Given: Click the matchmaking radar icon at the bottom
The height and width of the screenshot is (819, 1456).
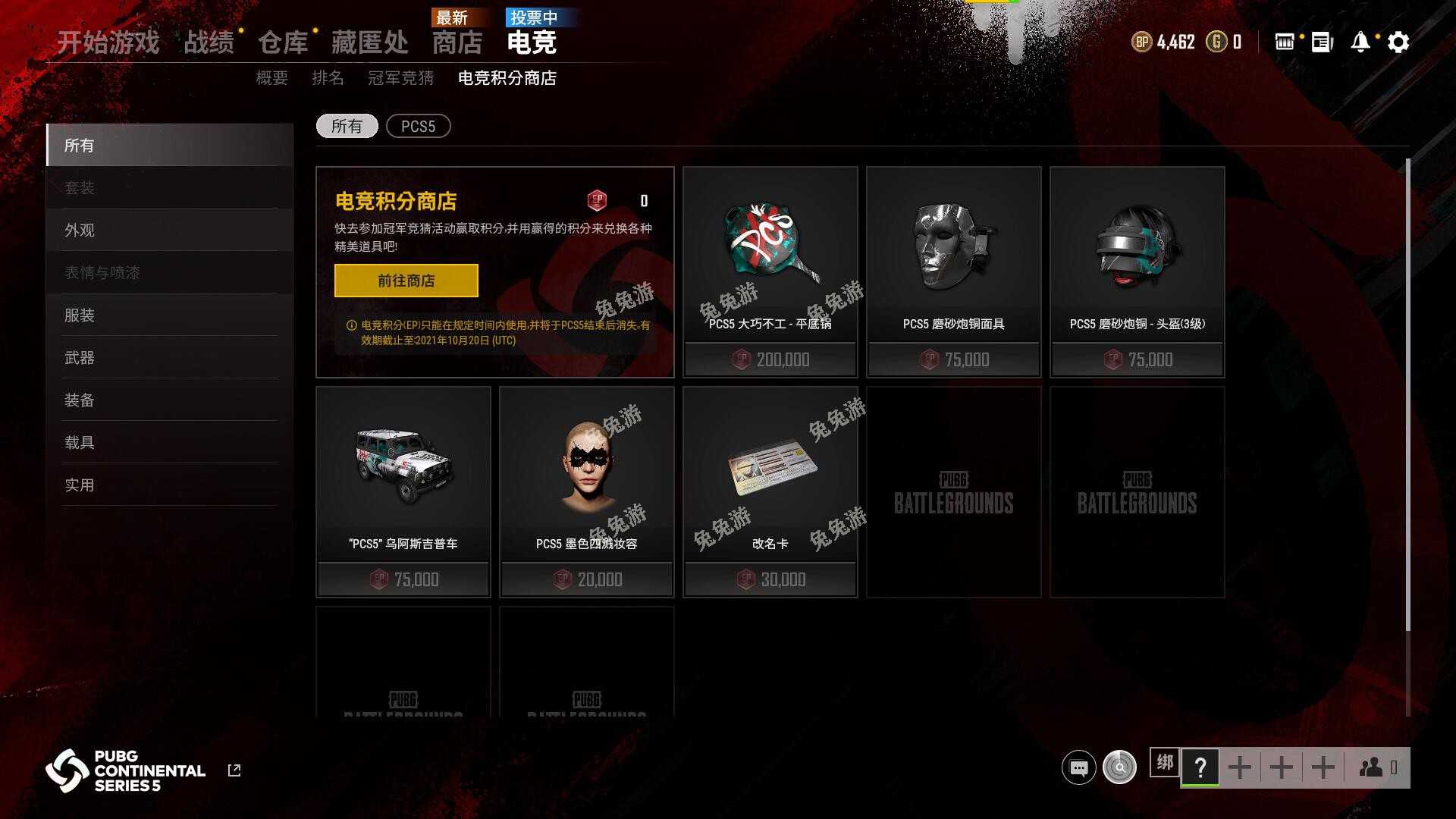Looking at the screenshot, I should click(x=1120, y=768).
